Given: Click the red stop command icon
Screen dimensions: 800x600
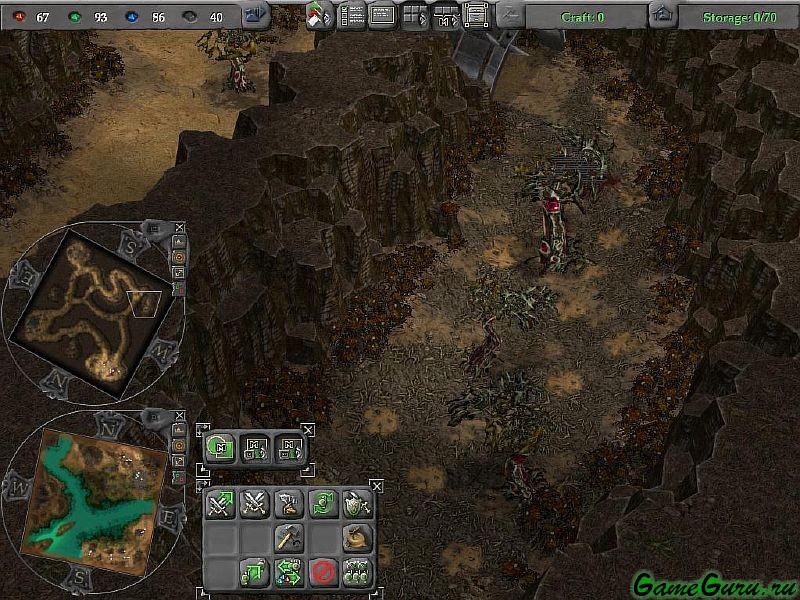Looking at the screenshot, I should pos(322,572).
